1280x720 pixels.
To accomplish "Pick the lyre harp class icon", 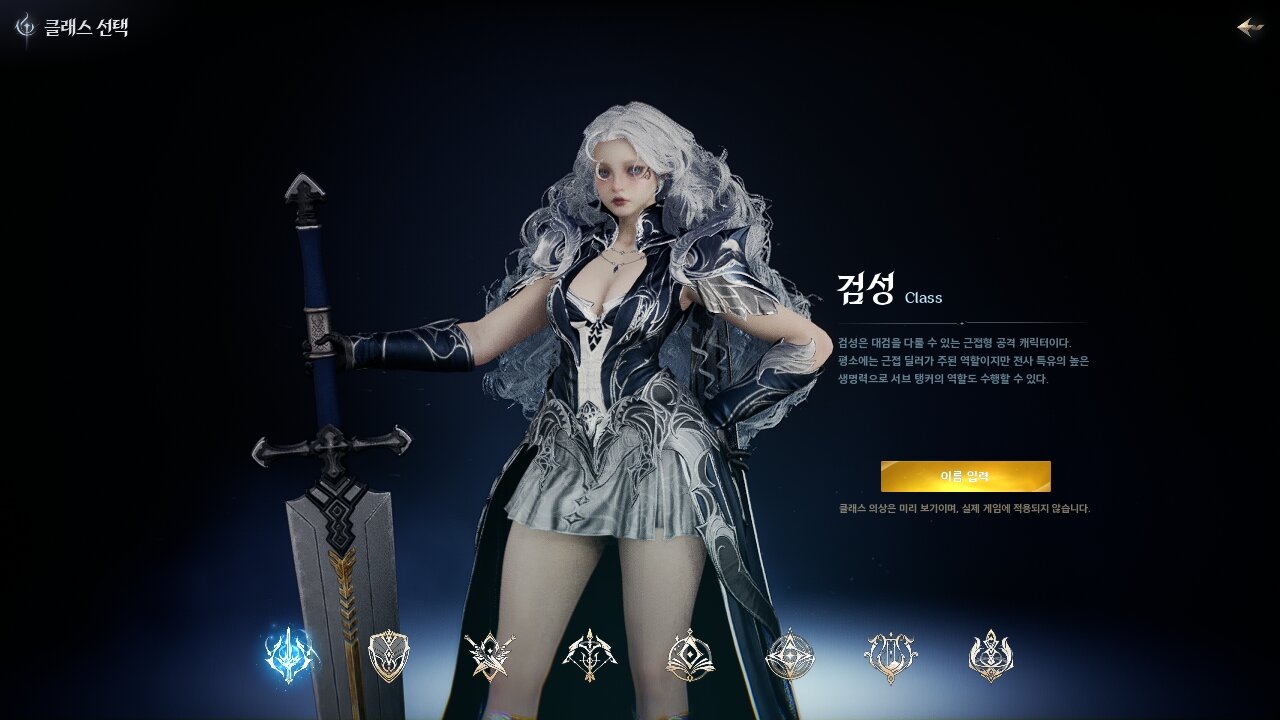I will tap(890, 656).
